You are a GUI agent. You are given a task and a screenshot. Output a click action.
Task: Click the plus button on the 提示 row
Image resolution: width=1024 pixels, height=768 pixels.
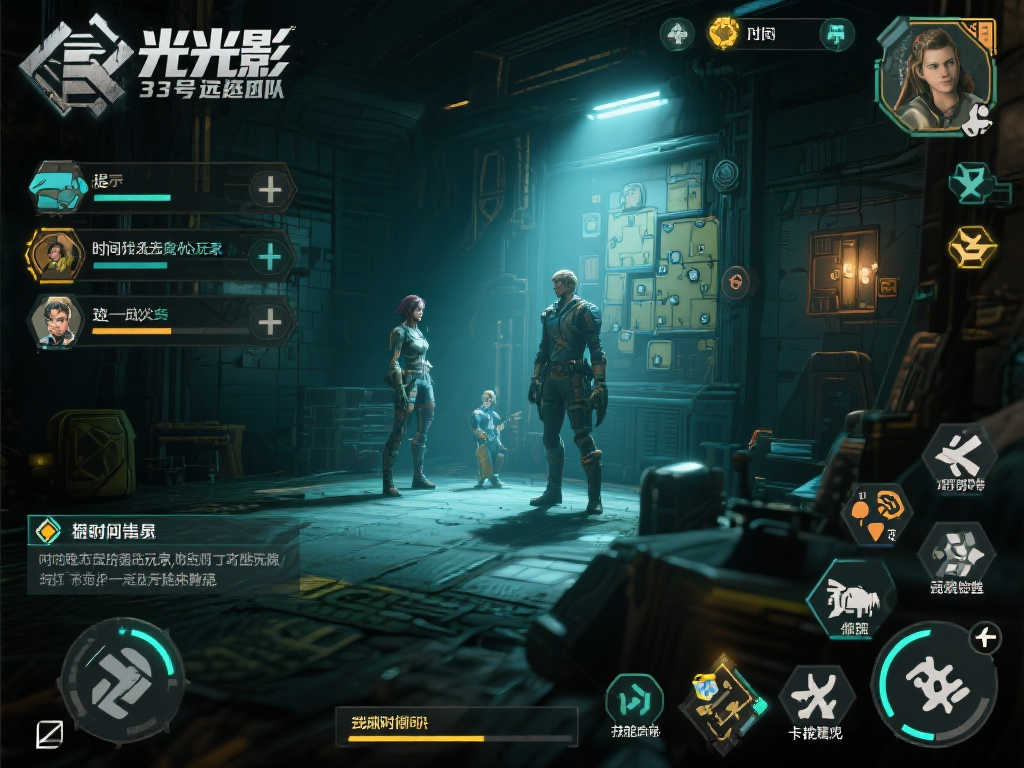[x=270, y=189]
